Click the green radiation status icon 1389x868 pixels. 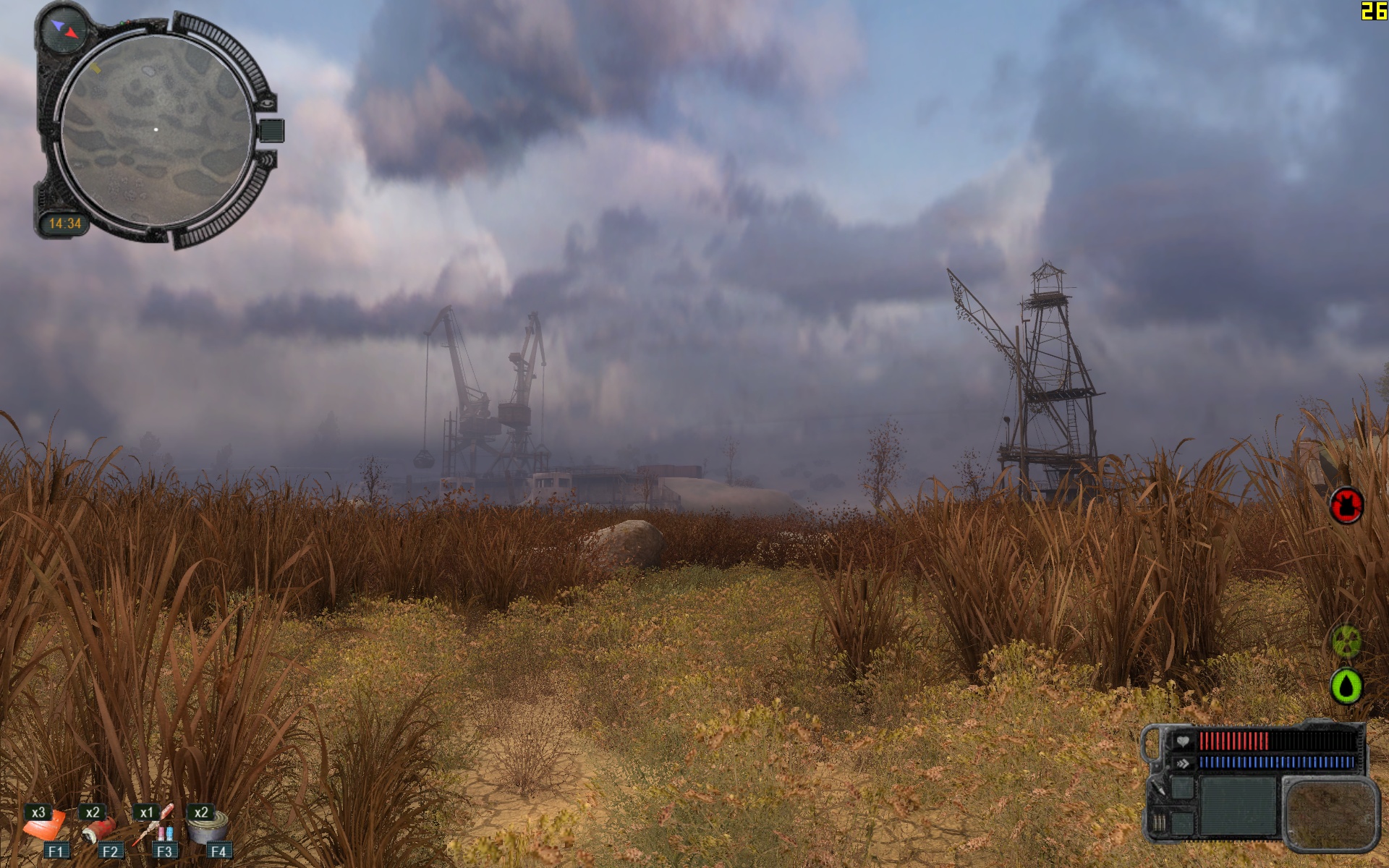click(x=1346, y=641)
